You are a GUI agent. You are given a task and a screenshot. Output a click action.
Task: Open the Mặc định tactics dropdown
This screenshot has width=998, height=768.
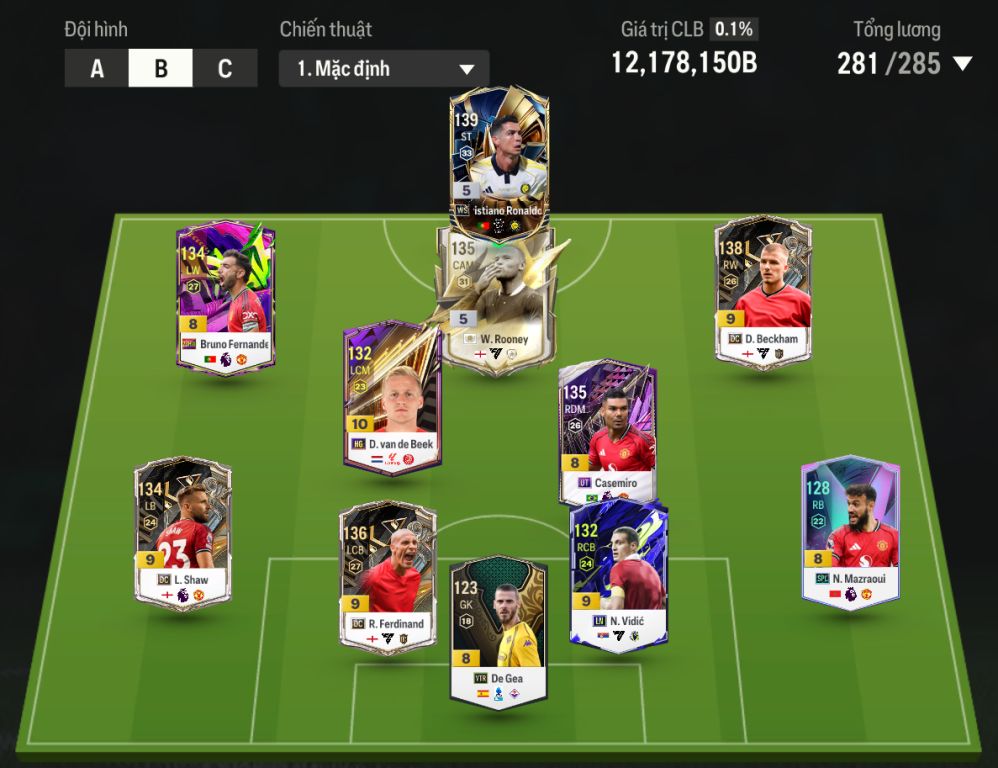[x=384, y=69]
